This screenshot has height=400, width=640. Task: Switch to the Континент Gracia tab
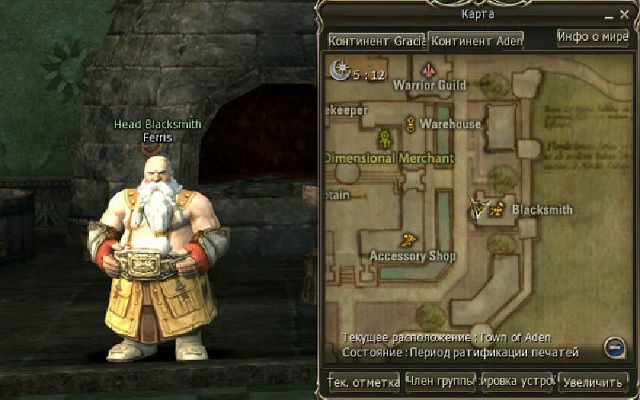pos(377,41)
